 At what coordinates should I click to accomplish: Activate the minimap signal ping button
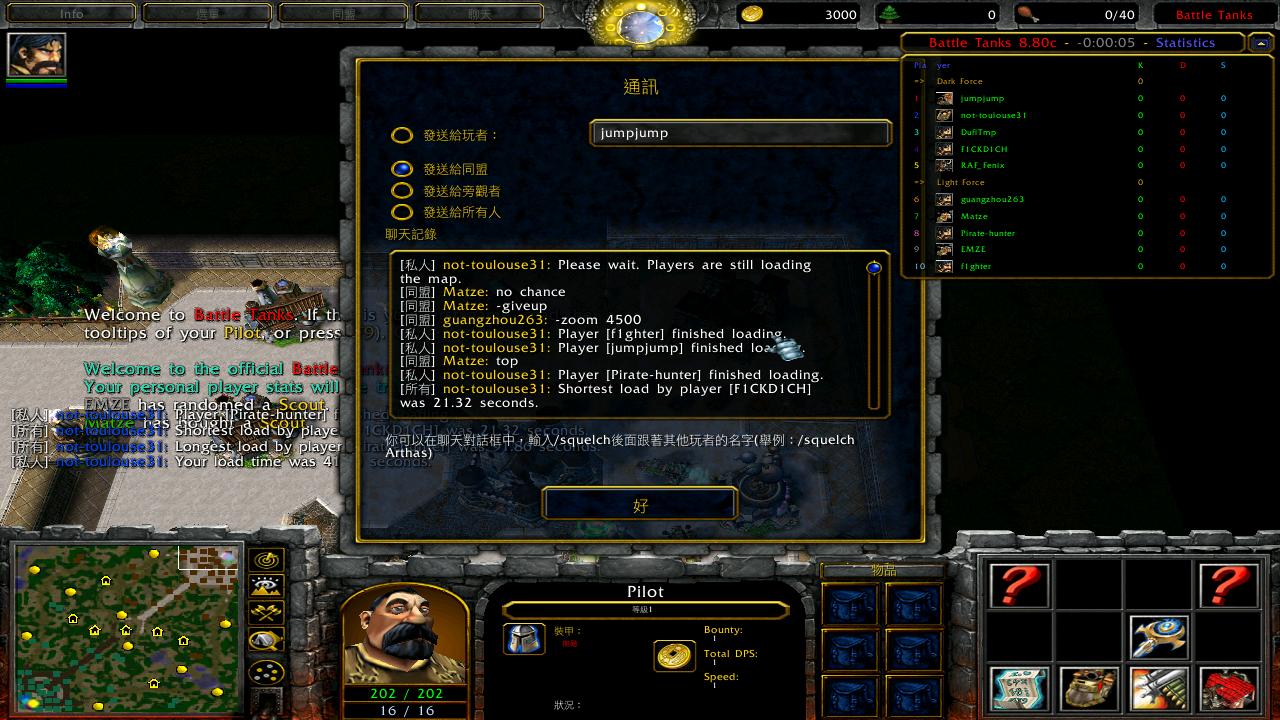267,560
